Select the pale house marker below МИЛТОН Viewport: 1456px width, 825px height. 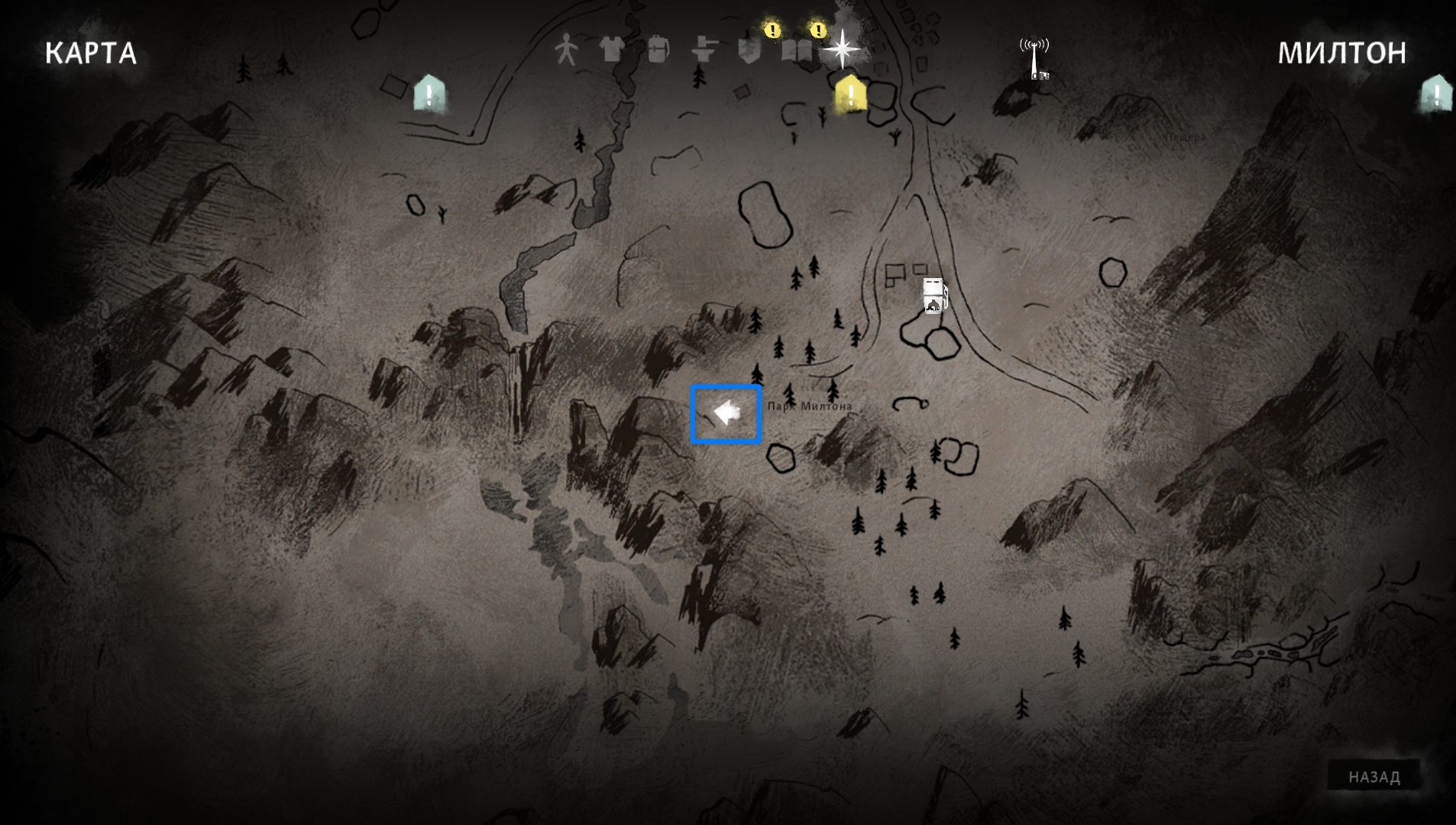1435,95
